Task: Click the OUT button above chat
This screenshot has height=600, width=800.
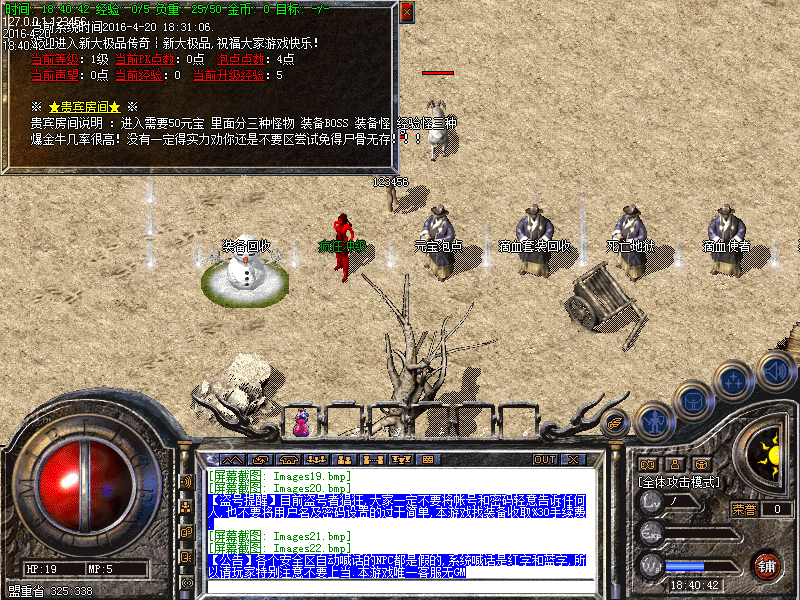Action: pyautogui.click(x=544, y=459)
